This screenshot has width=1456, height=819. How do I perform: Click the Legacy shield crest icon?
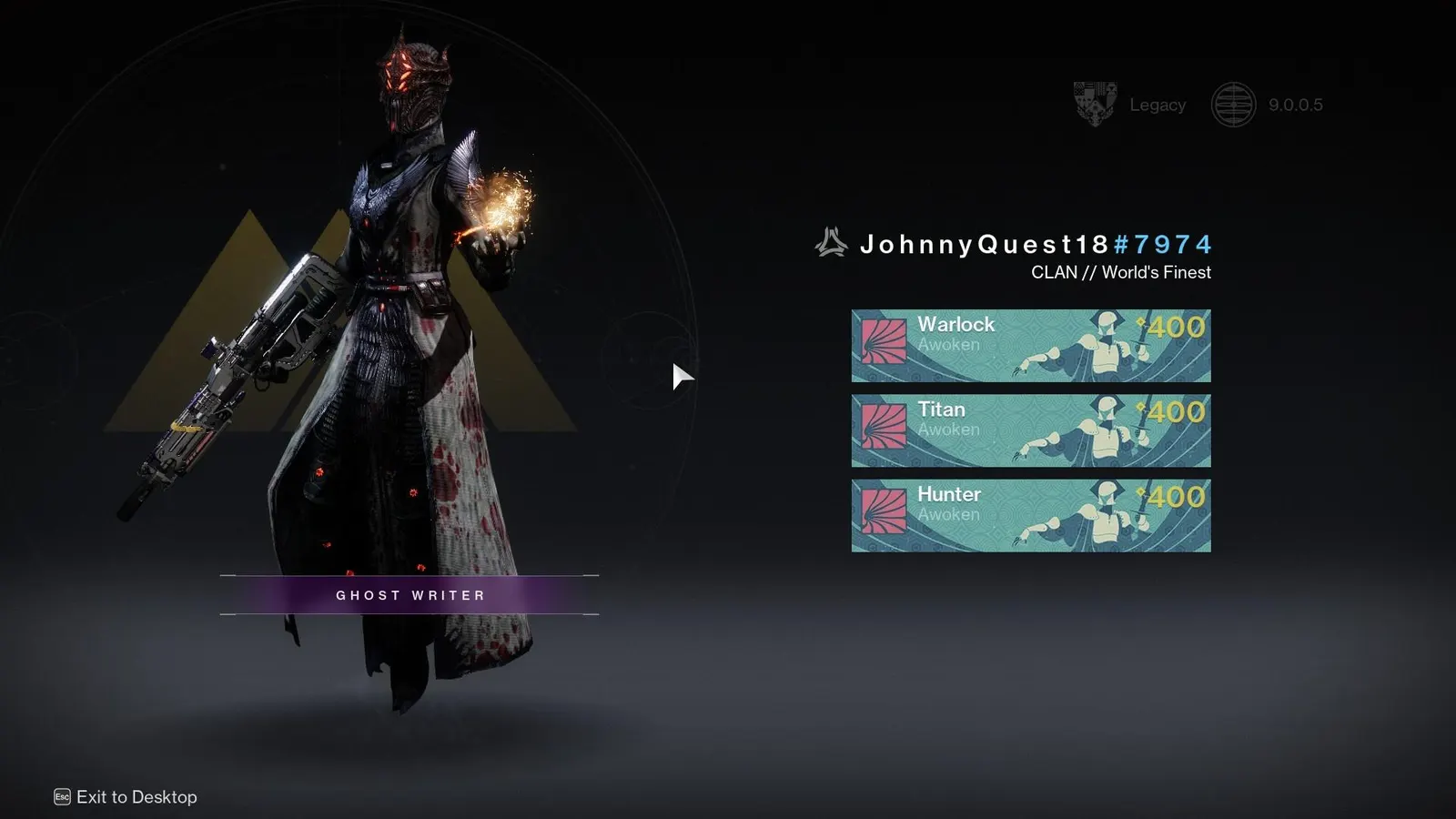(1093, 103)
